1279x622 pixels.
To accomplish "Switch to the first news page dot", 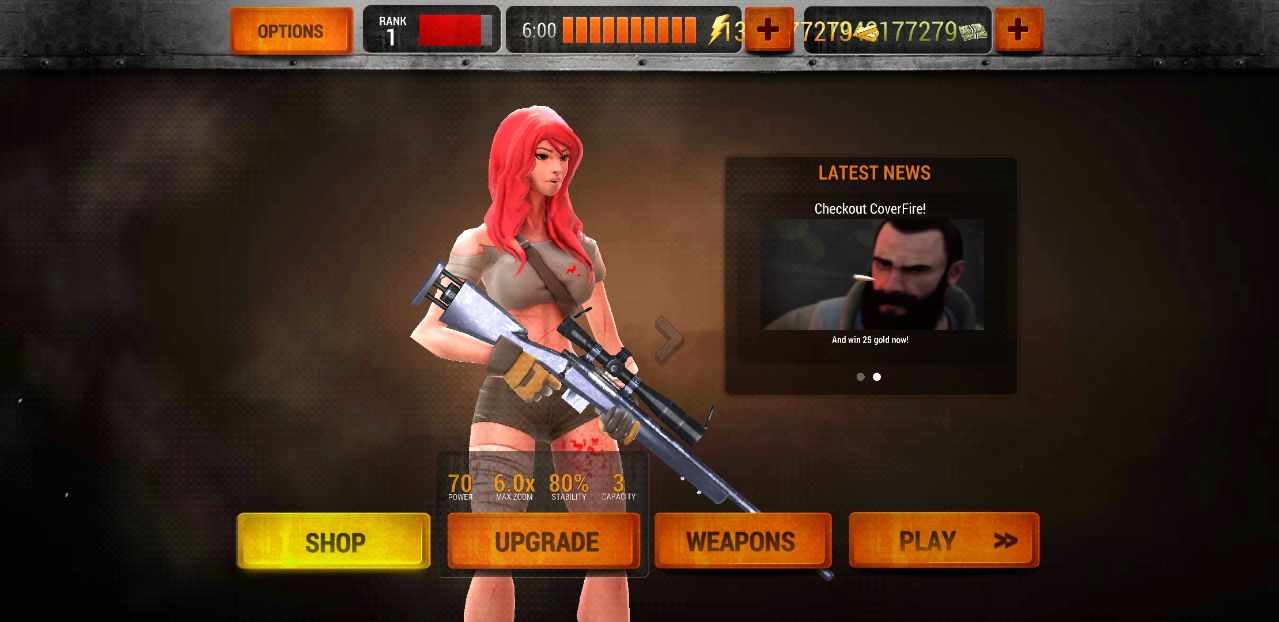I will click(x=860, y=377).
